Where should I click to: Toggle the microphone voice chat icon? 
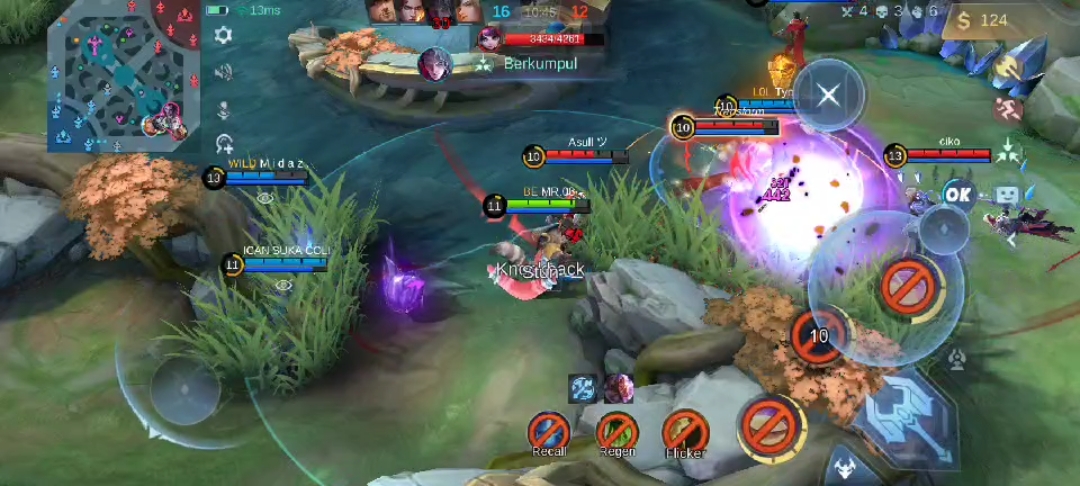tap(223, 108)
